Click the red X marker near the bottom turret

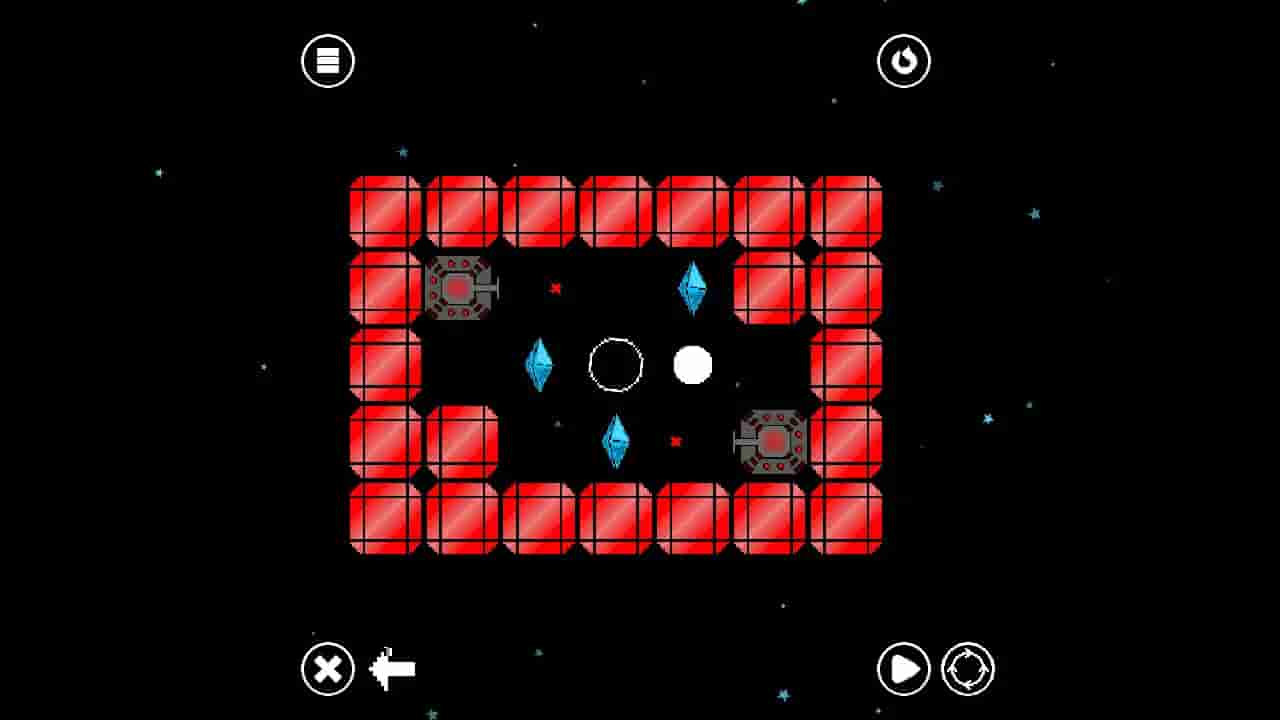[676, 440]
